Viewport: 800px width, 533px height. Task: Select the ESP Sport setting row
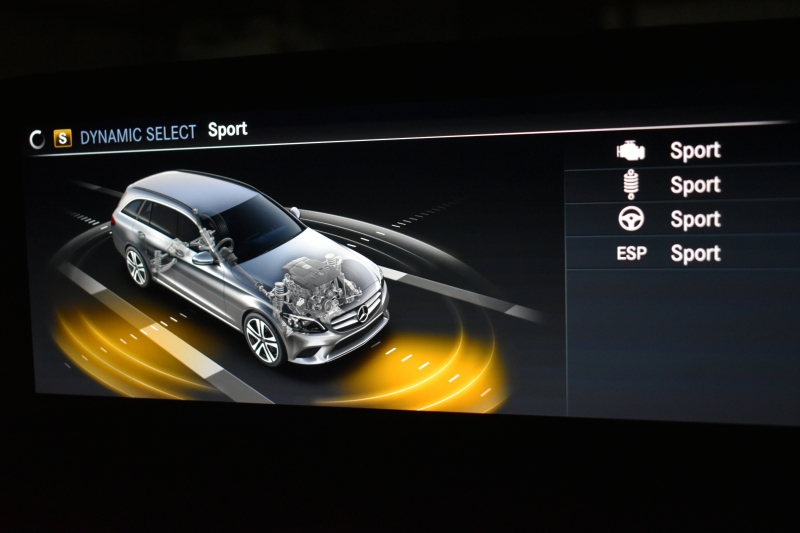680,253
